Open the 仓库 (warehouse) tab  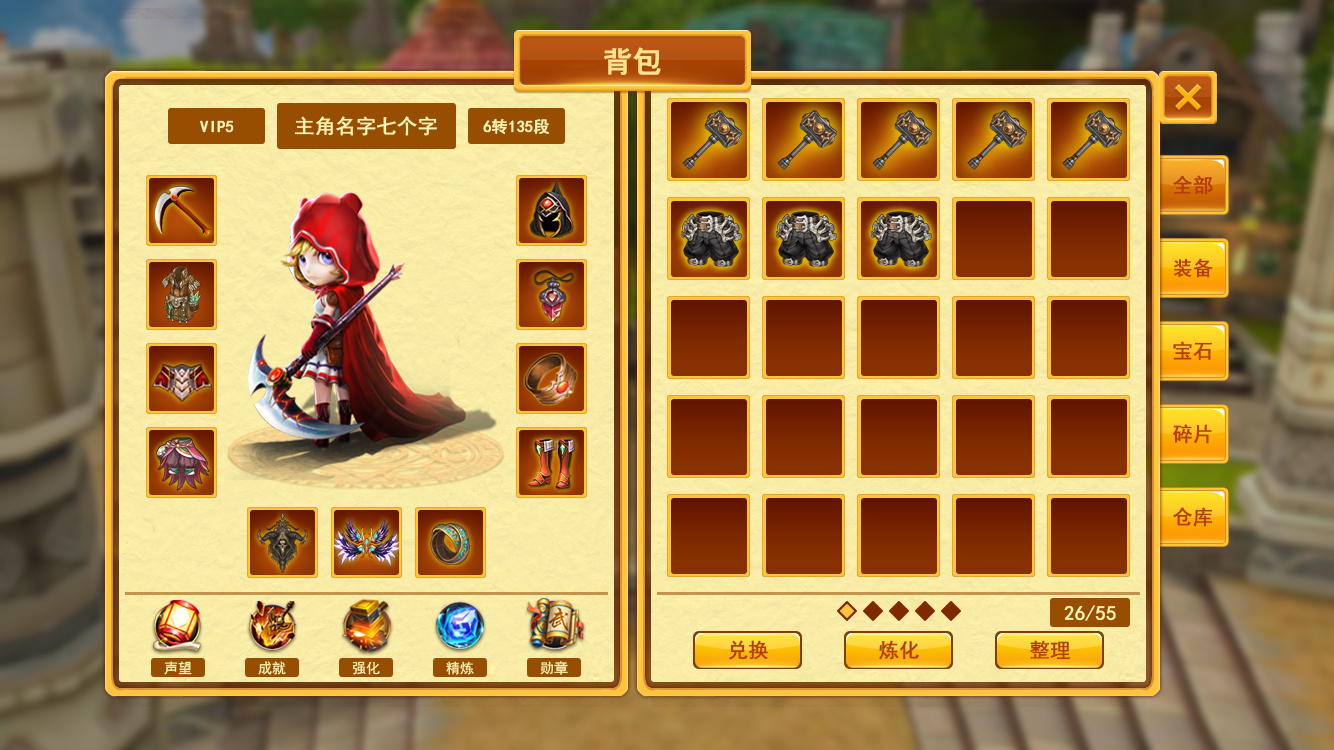tap(1194, 517)
